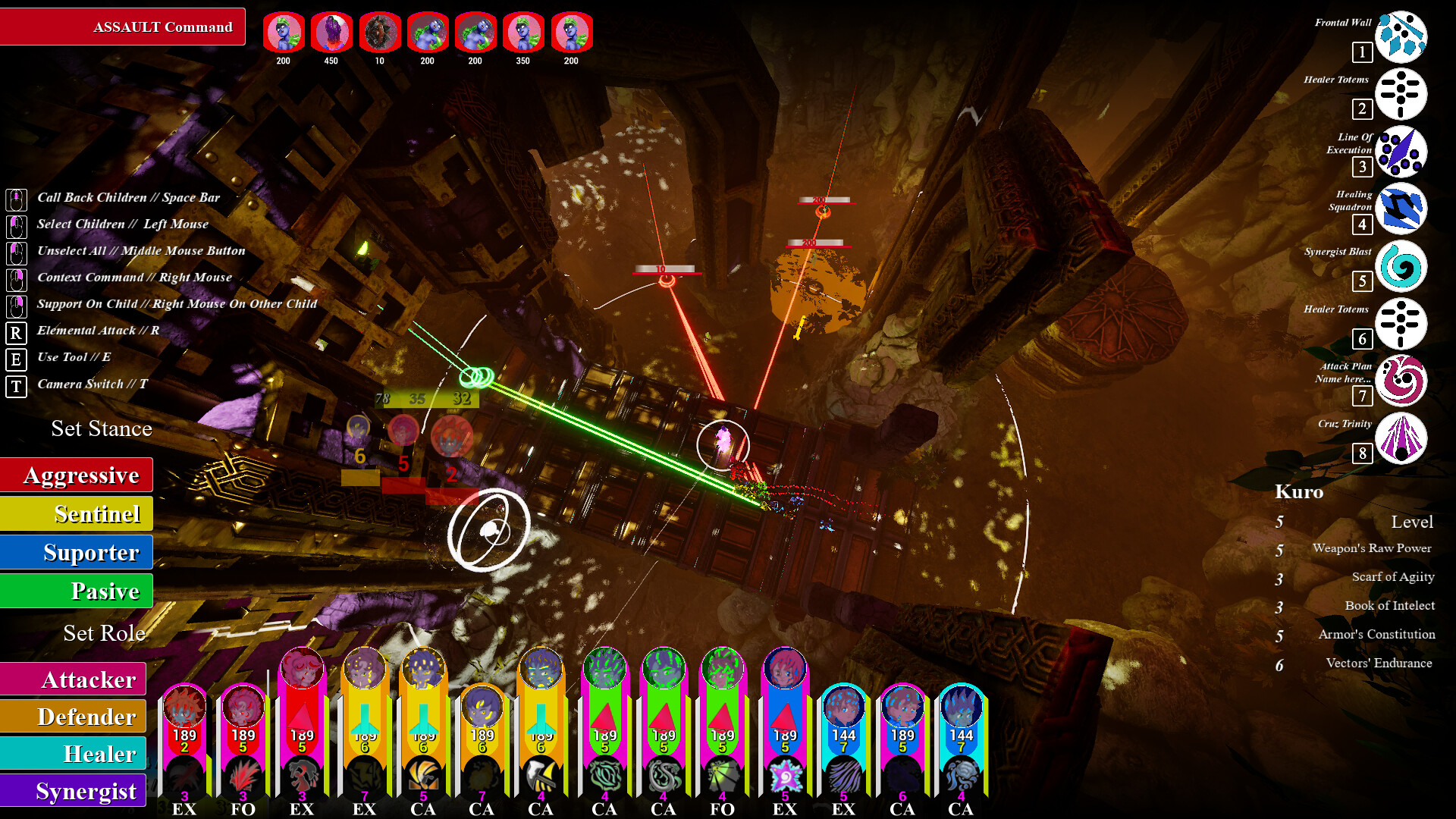The height and width of the screenshot is (819, 1456).
Task: Select the unit portrait costing 350
Action: pos(523,33)
